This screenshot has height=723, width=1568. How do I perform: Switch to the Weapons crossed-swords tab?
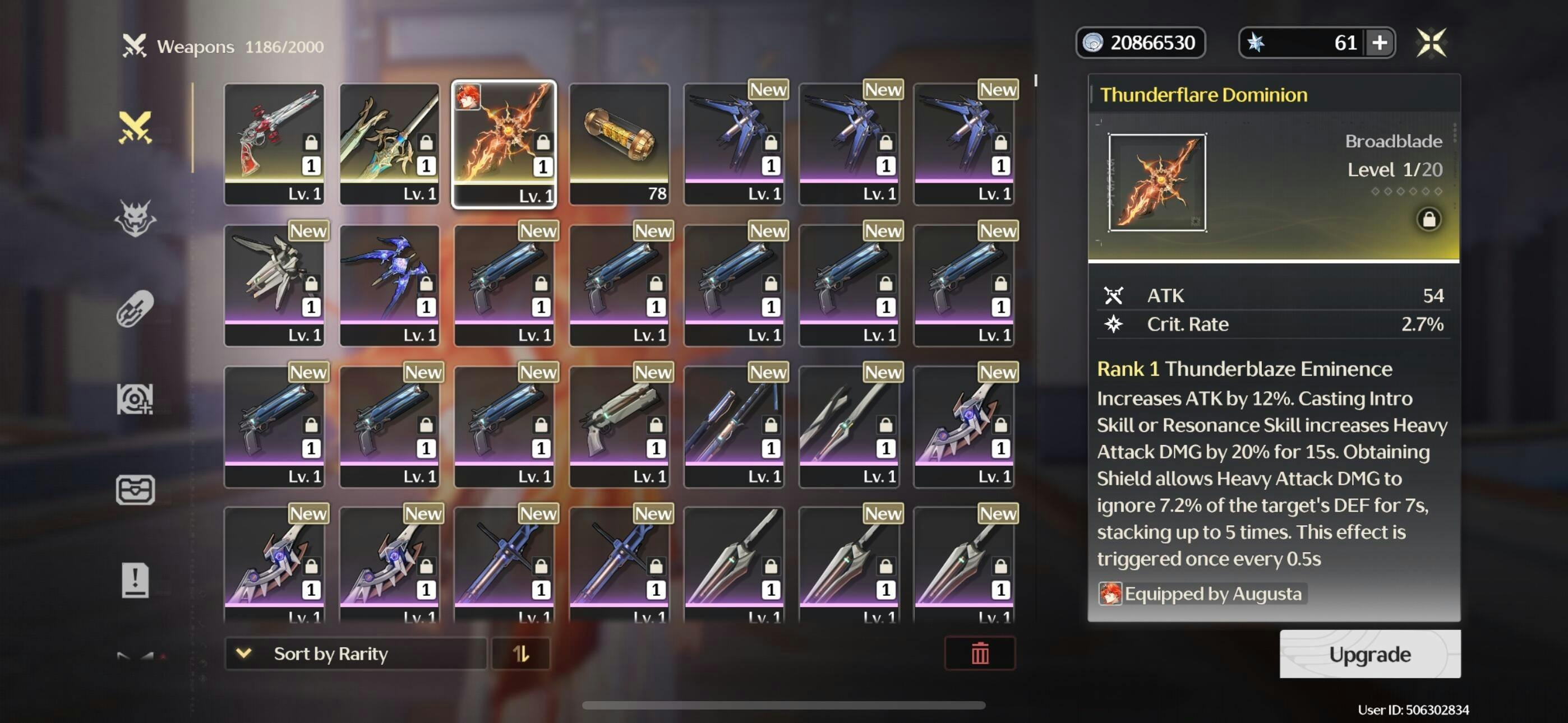point(135,127)
